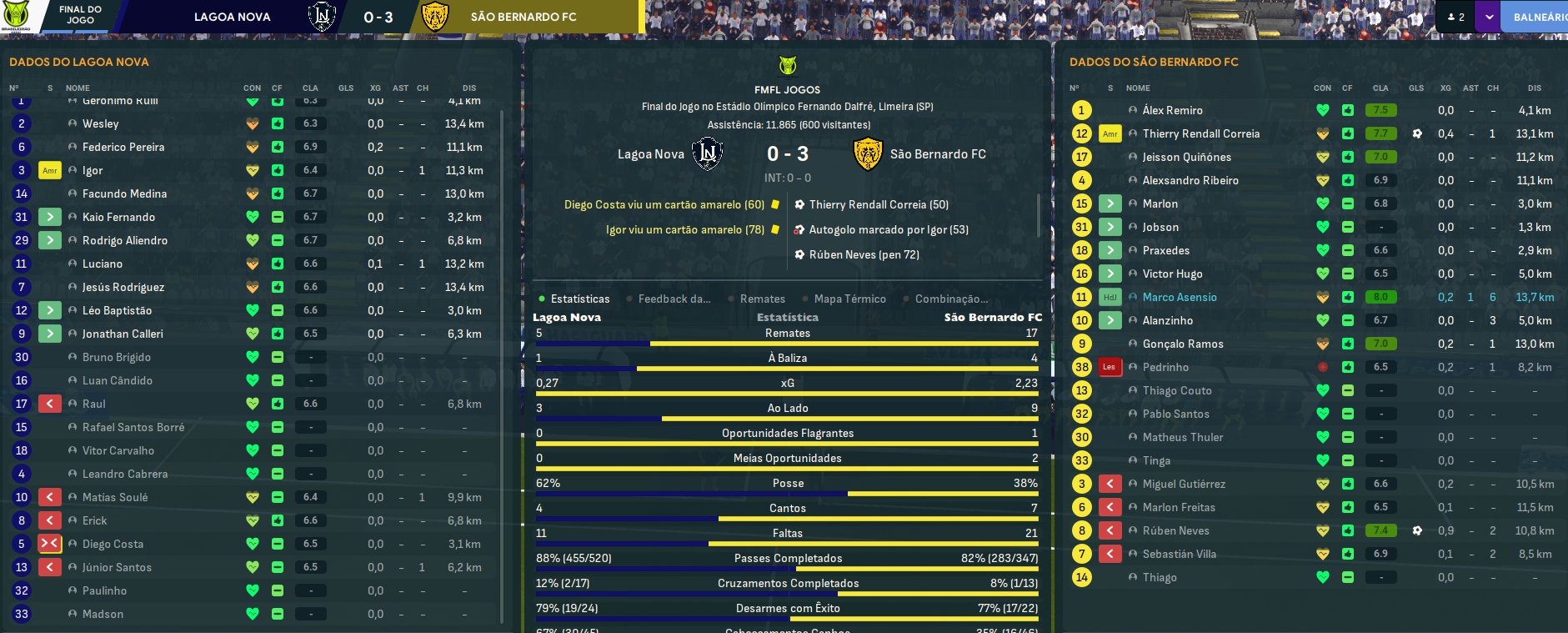
Task: Select player Marco Asensio
Action: coord(1179,297)
